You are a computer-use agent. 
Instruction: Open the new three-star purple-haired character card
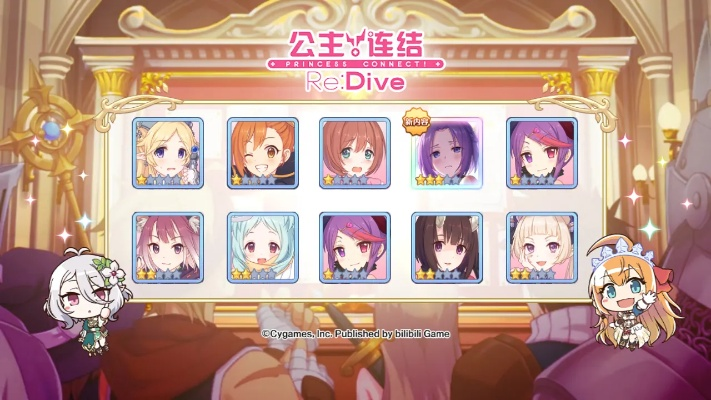pyautogui.click(x=447, y=153)
